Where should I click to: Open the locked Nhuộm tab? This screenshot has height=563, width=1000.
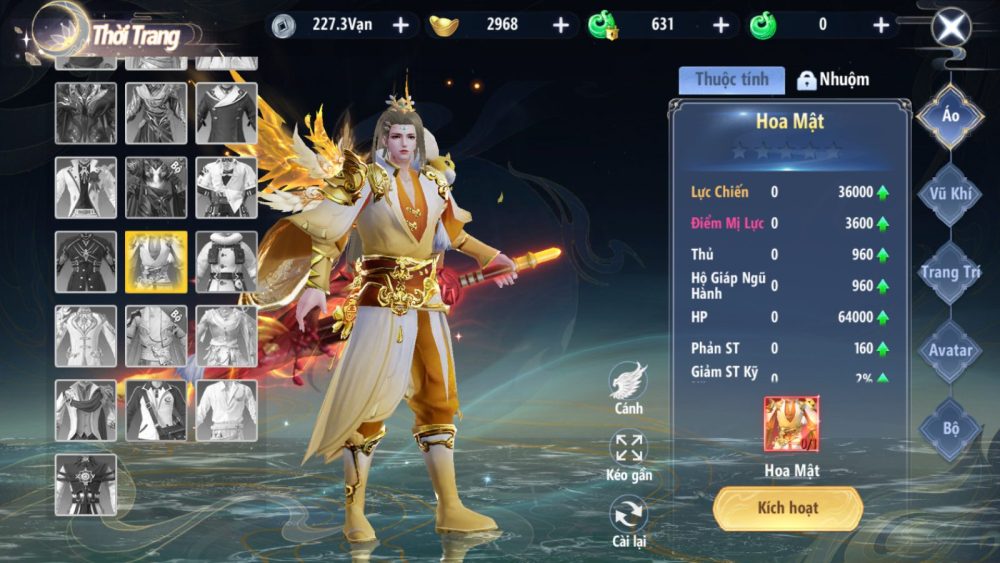pos(832,80)
